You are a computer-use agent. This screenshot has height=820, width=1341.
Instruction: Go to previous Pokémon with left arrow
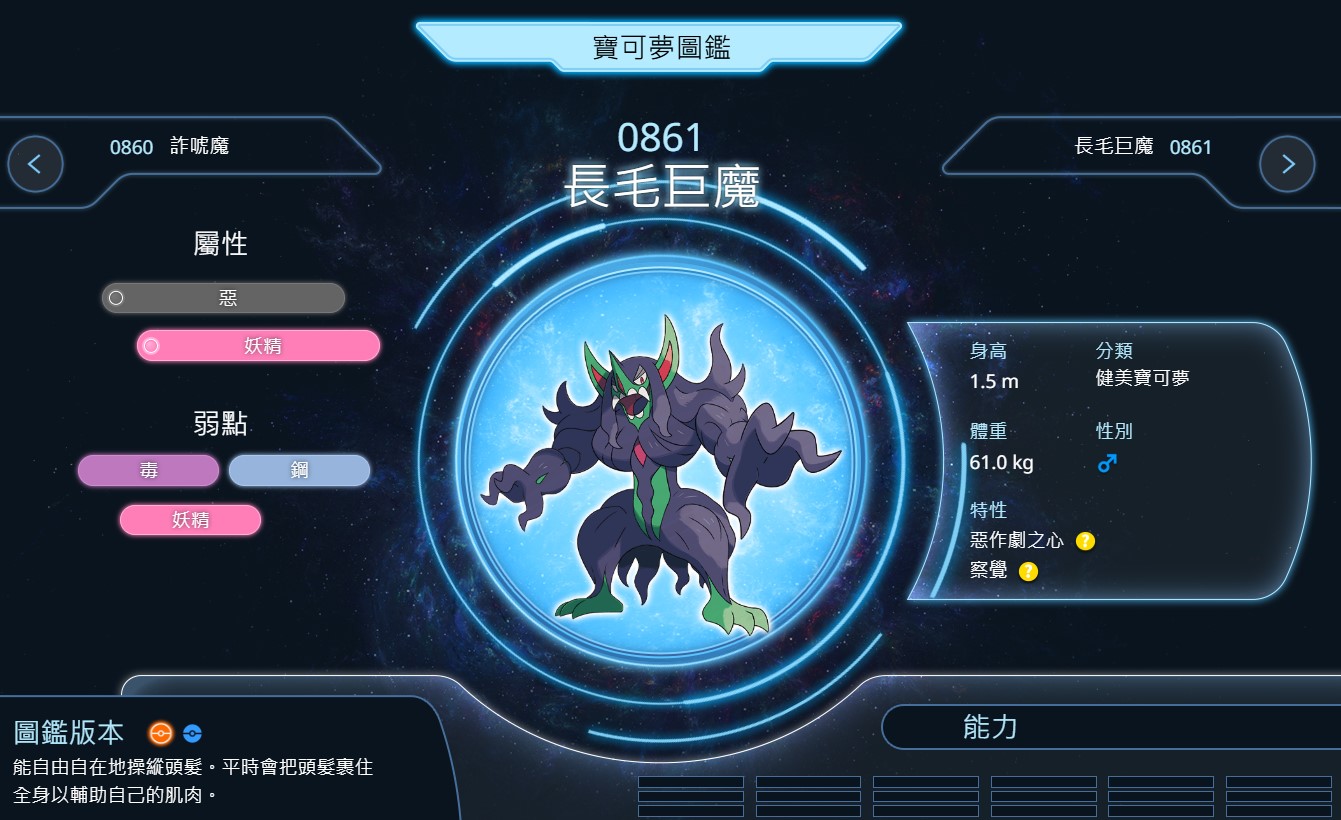pos(35,164)
